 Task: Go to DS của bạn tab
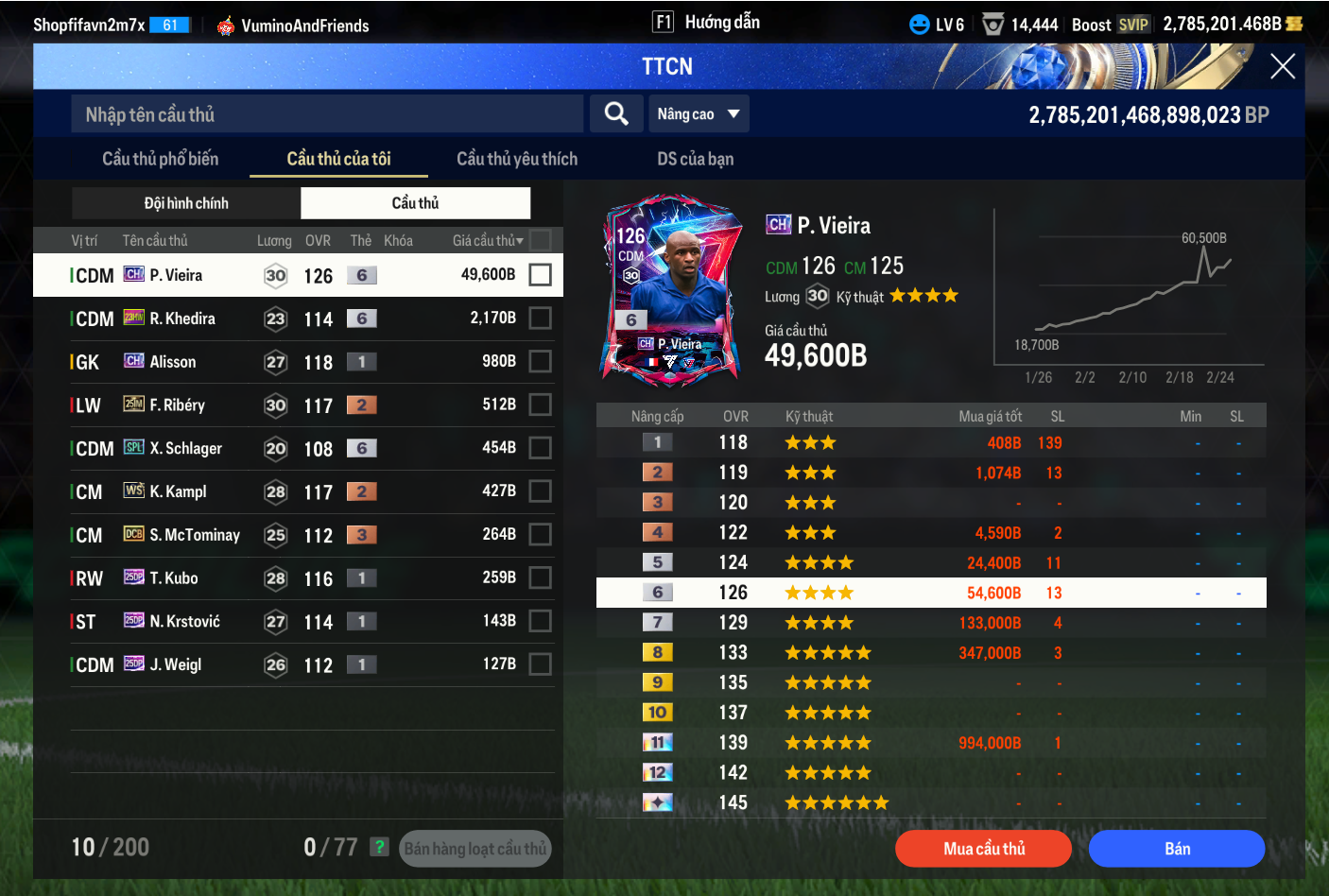point(695,159)
